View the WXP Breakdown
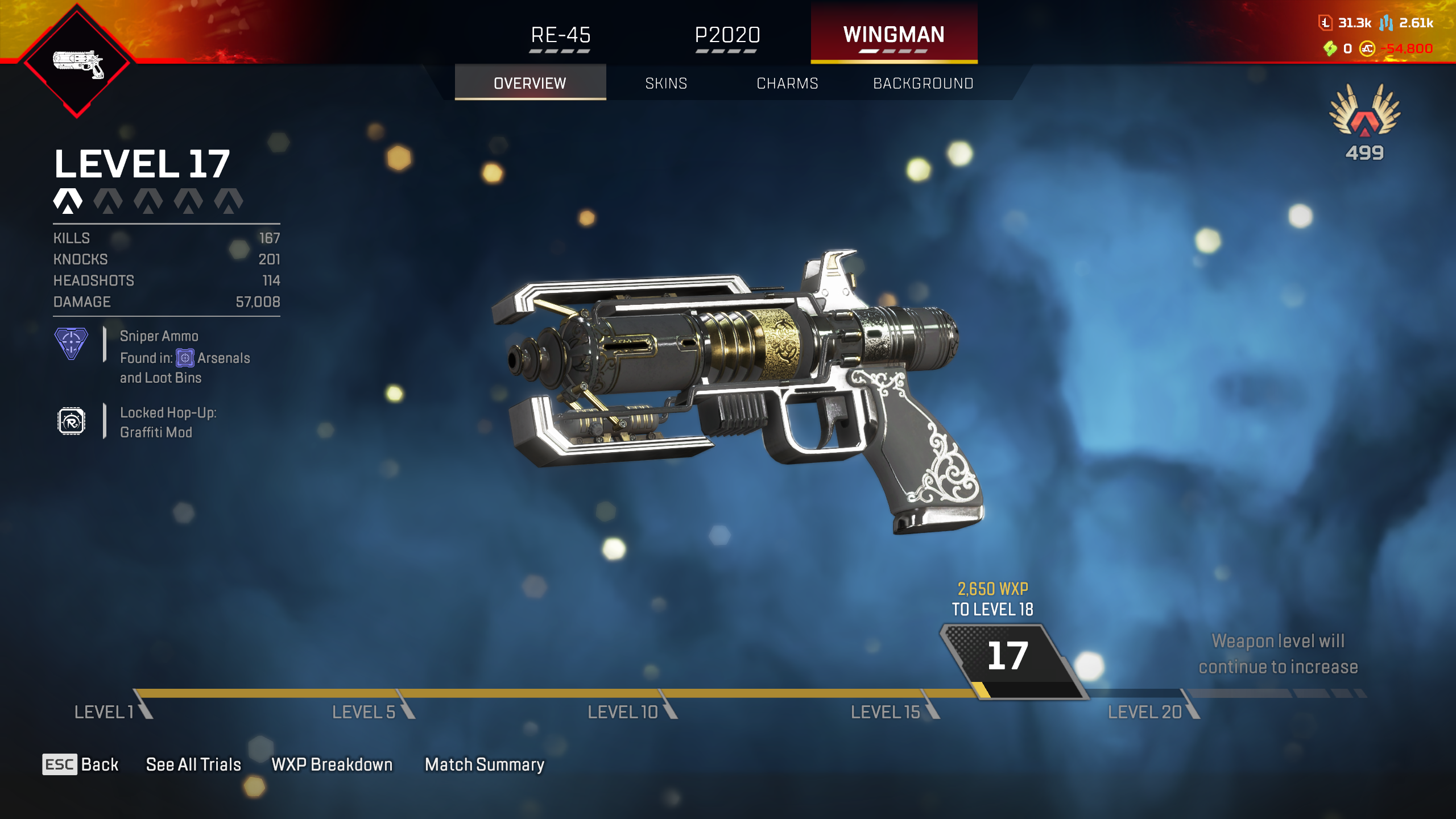The width and height of the screenshot is (1456, 819). click(332, 764)
